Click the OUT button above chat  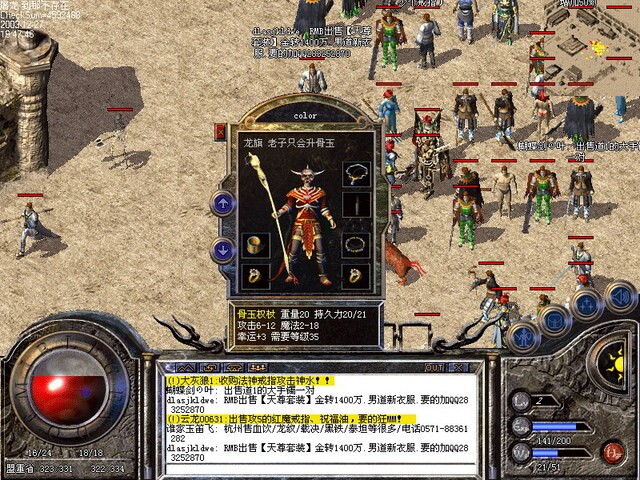tap(433, 367)
